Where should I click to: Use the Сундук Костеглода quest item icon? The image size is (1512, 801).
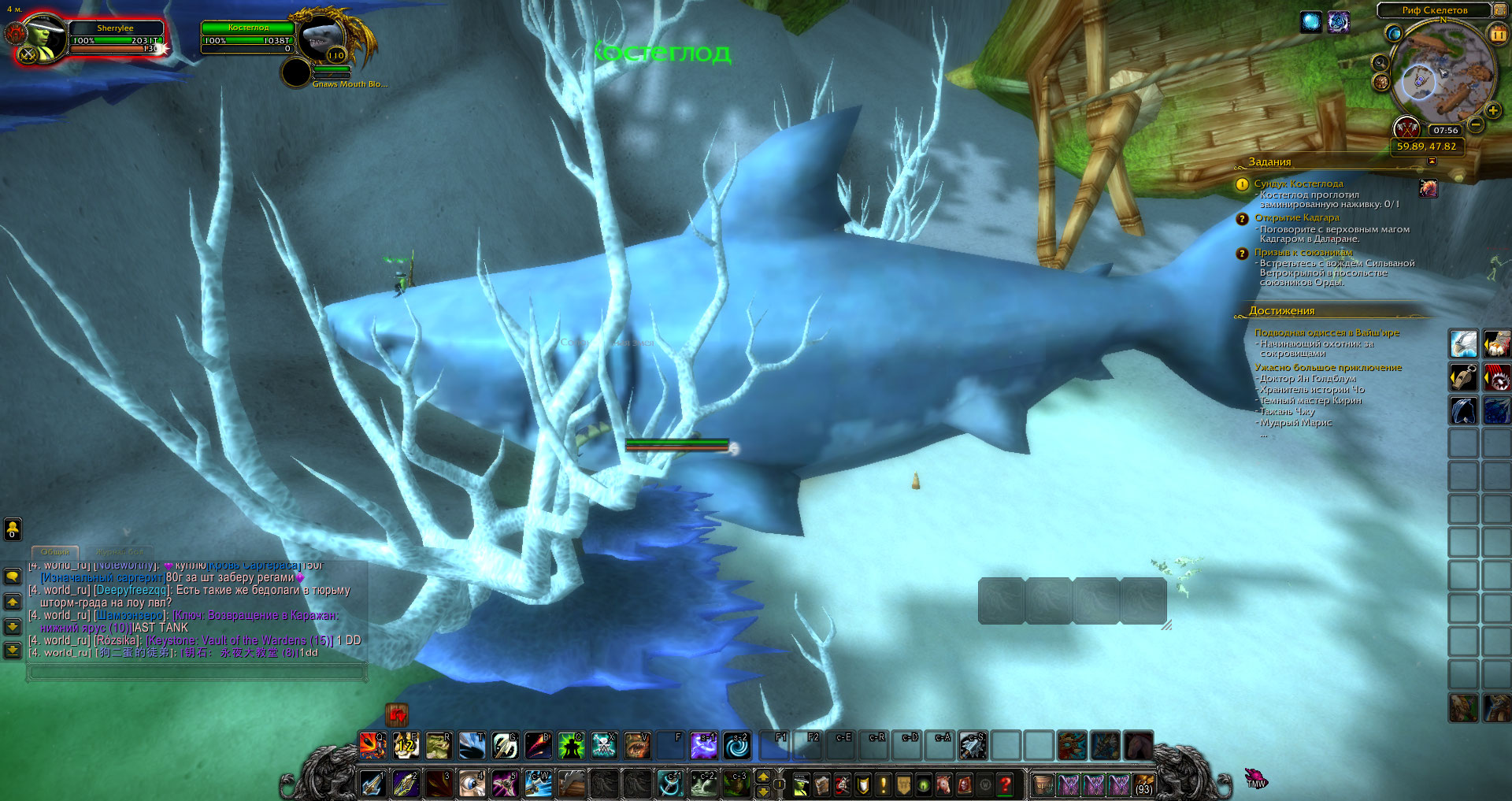click(x=1428, y=188)
